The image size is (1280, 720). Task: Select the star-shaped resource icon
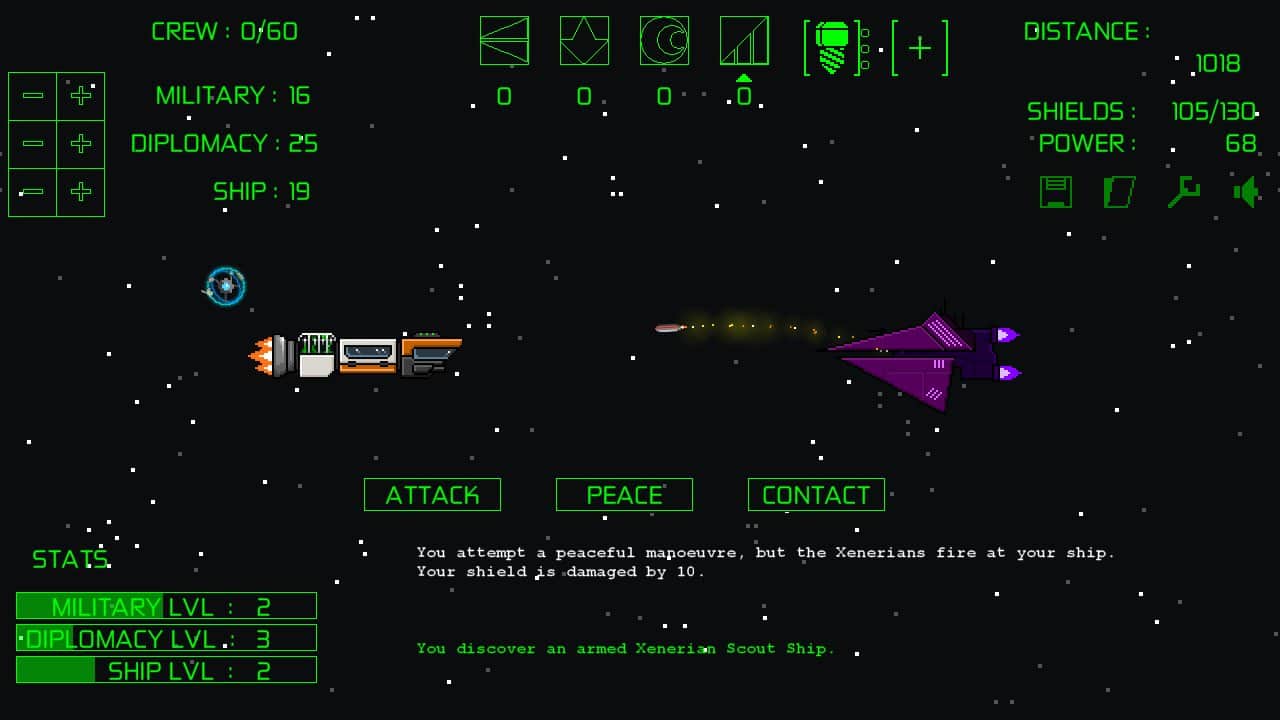[x=584, y=41]
